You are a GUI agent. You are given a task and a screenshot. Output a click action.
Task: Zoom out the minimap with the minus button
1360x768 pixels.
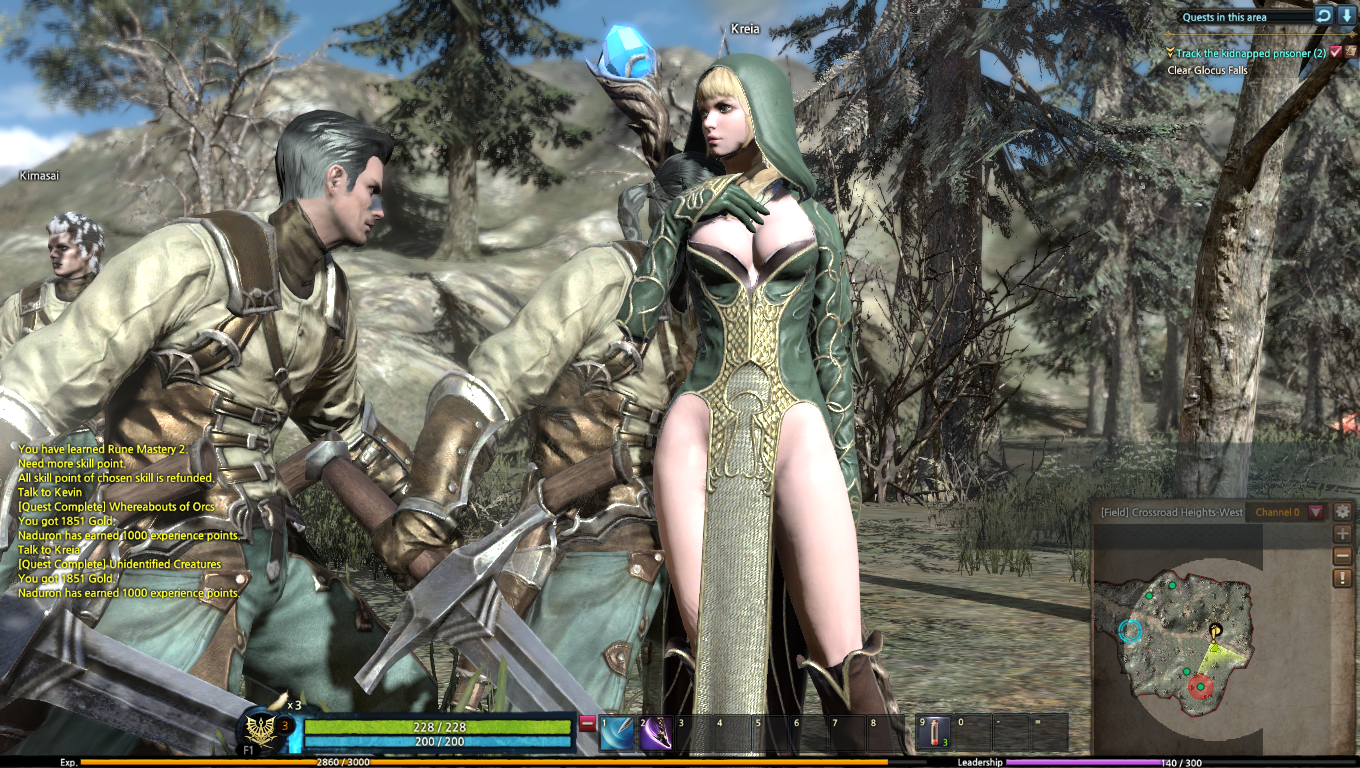tap(1342, 556)
